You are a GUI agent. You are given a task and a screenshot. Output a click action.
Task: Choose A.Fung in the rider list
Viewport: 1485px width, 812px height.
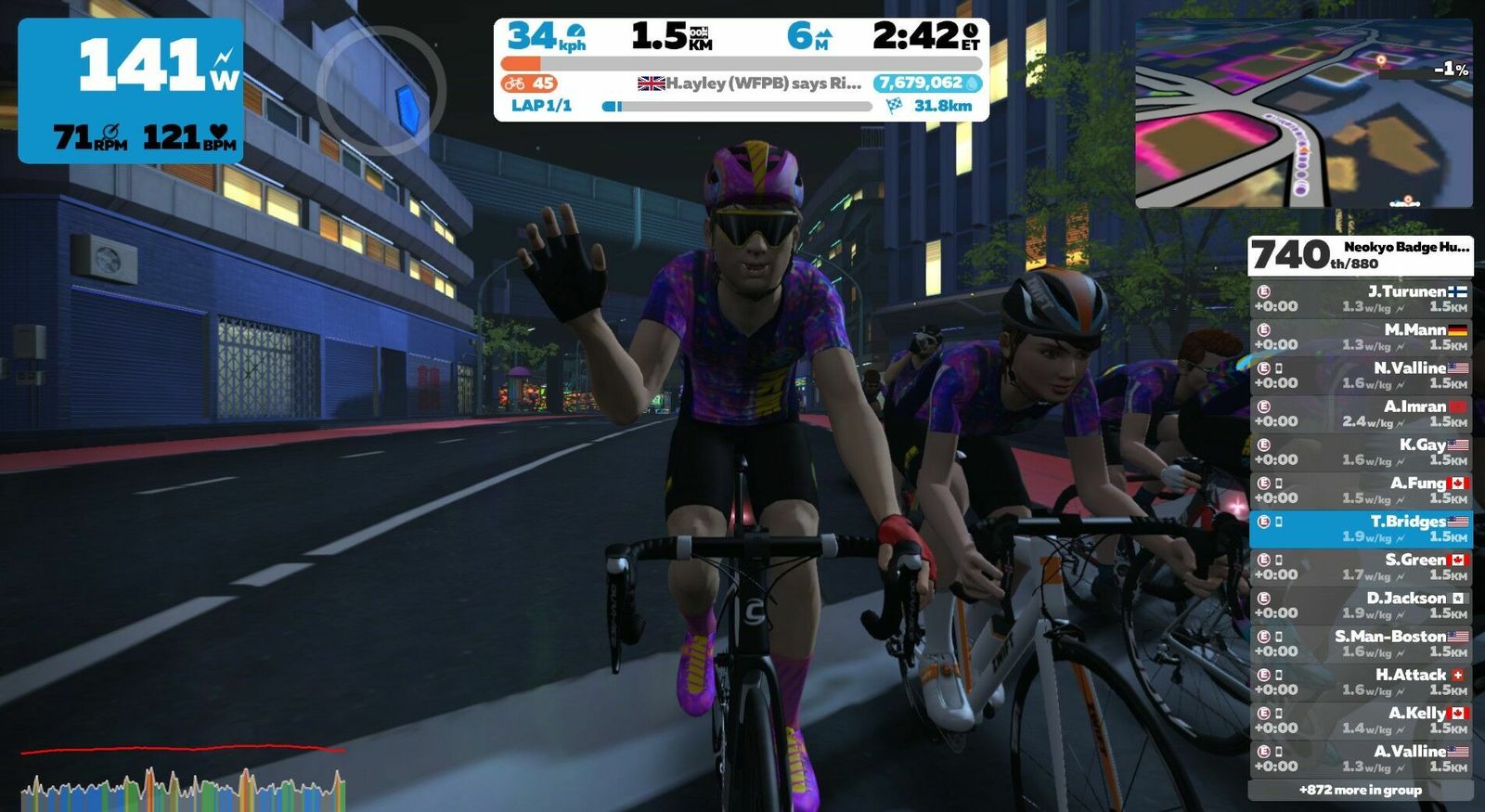point(1360,490)
